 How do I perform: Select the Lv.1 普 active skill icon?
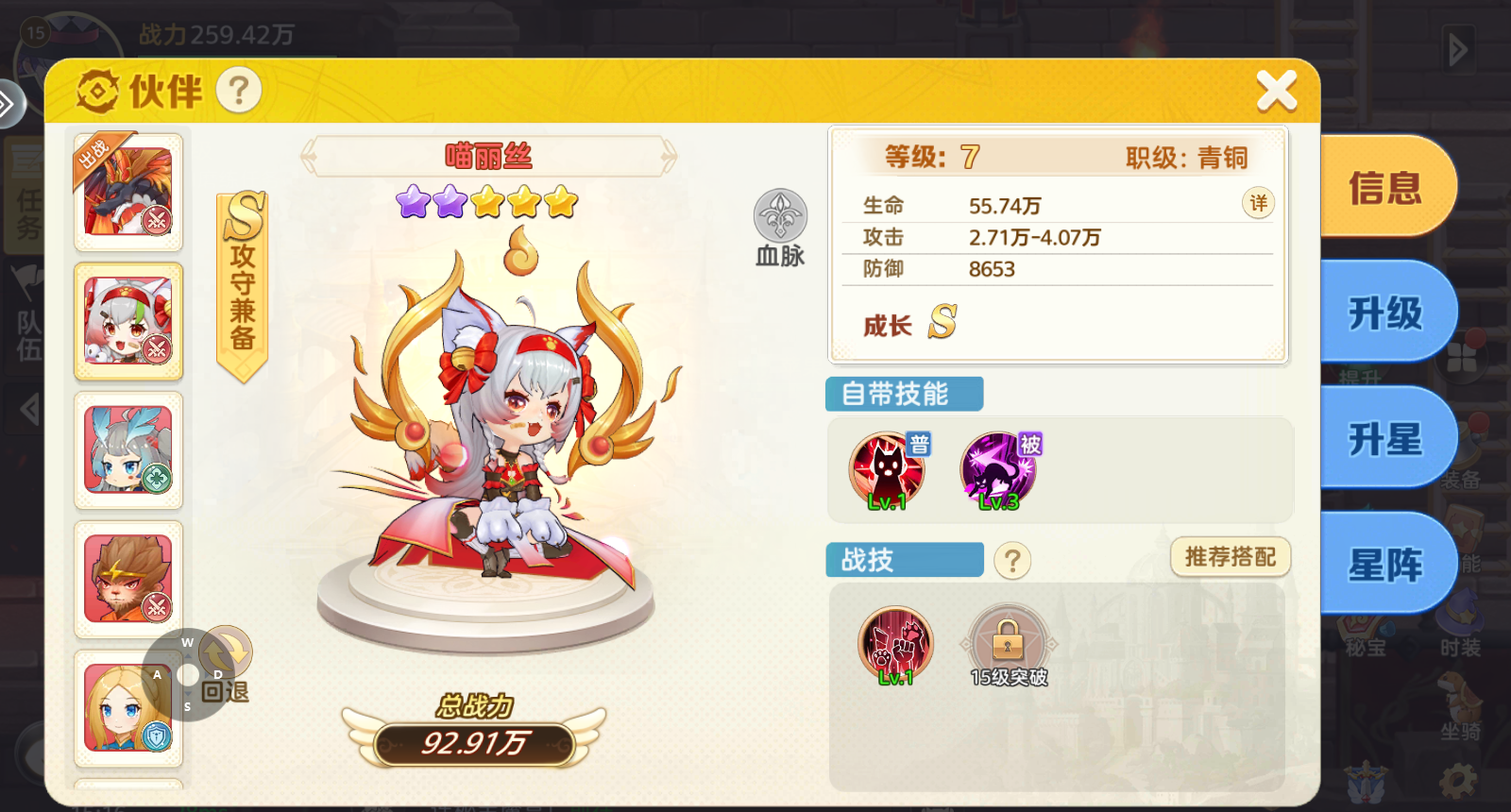pos(886,465)
